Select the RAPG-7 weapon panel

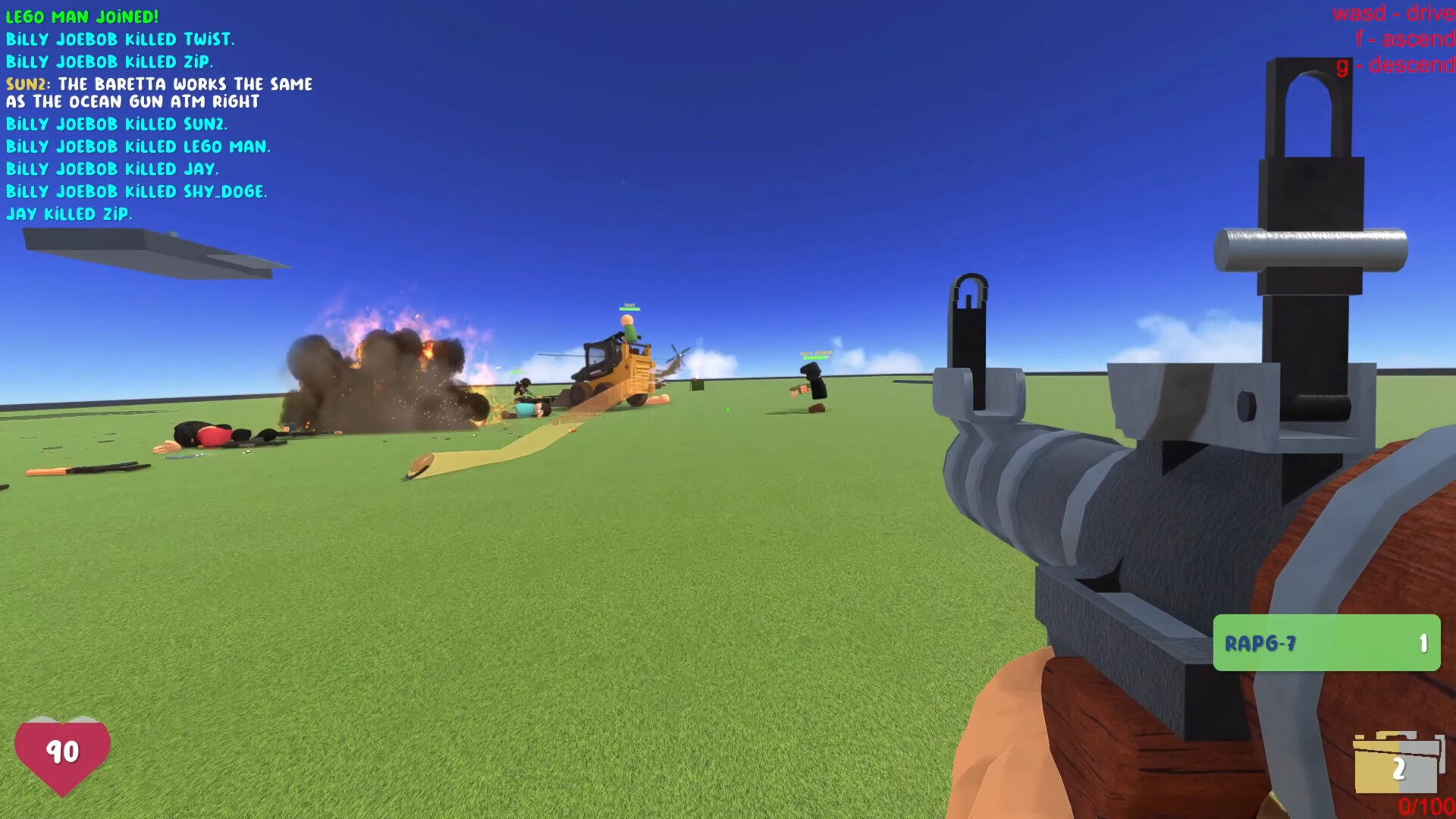click(1327, 643)
